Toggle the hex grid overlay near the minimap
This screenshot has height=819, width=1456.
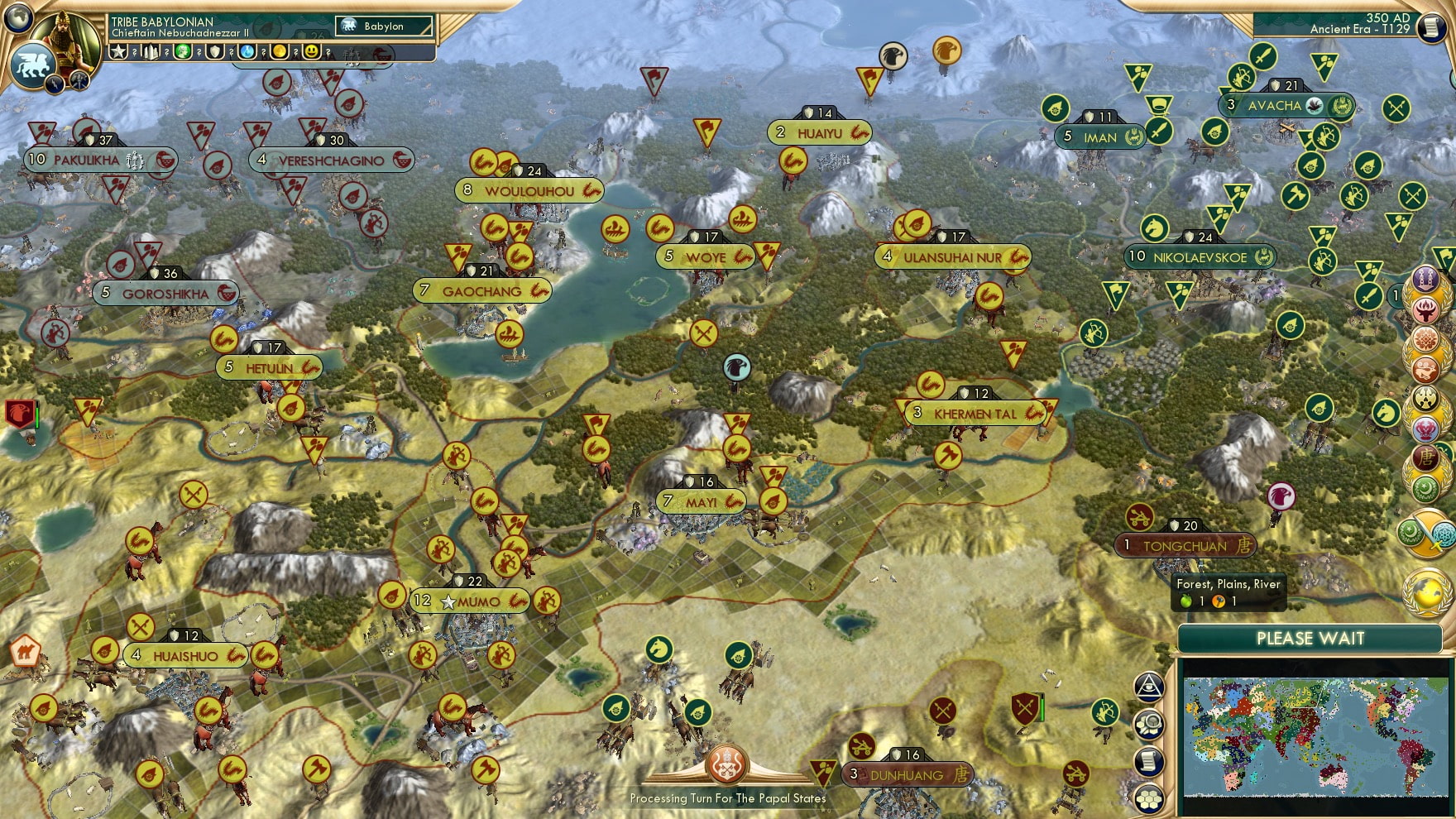click(x=1149, y=799)
